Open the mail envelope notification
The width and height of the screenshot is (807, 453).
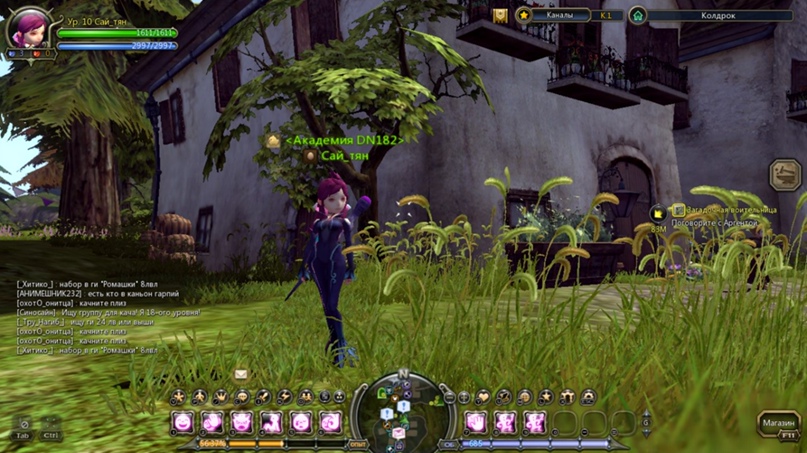241,374
